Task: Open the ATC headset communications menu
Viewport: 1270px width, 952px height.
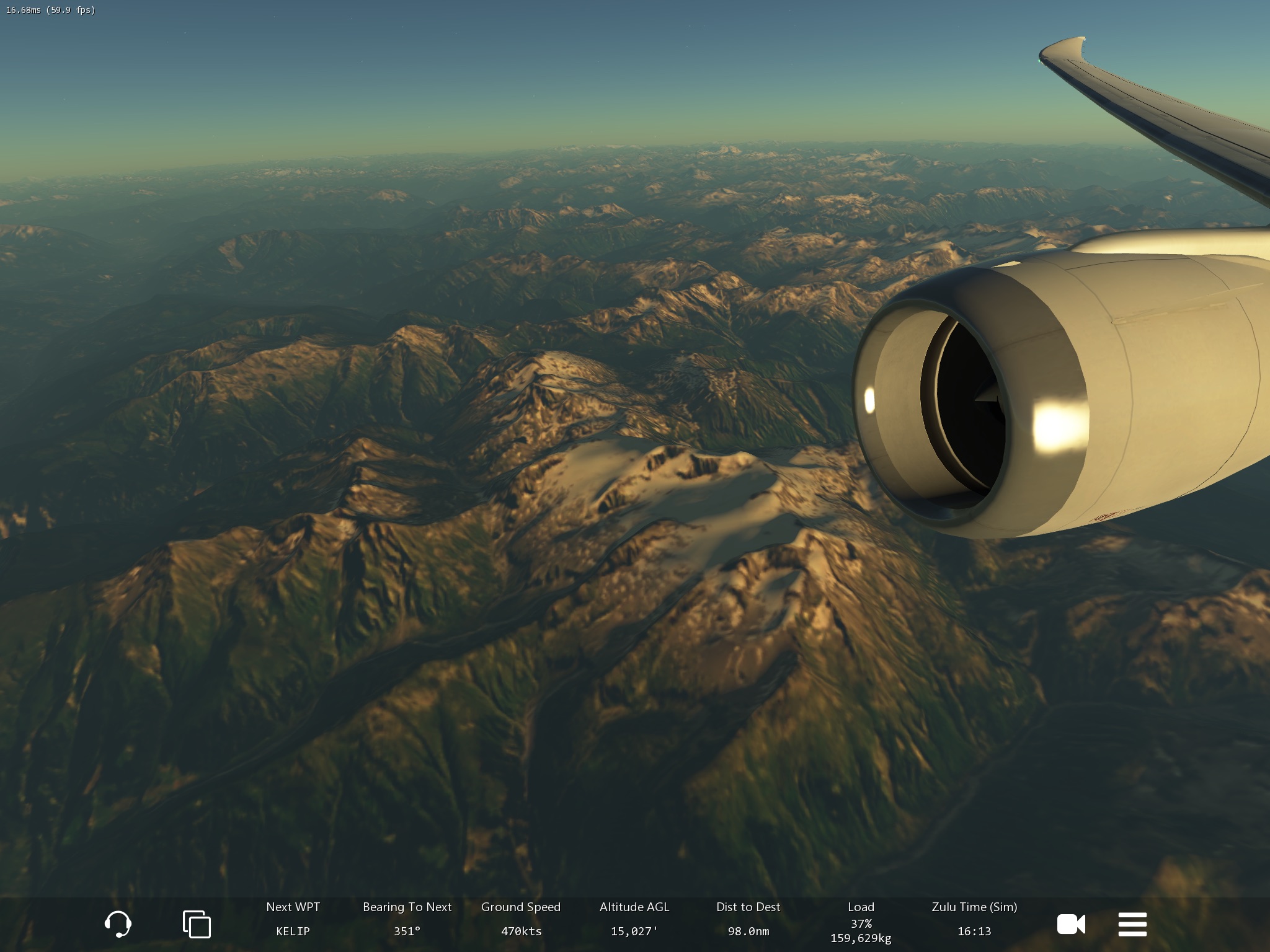Action: [117, 924]
